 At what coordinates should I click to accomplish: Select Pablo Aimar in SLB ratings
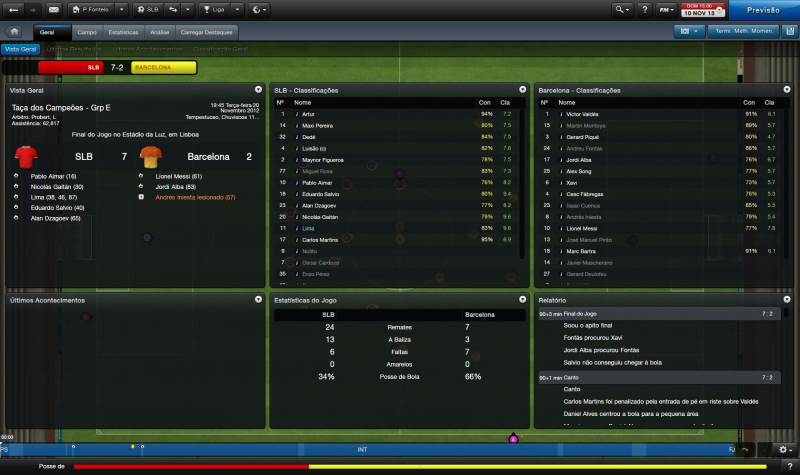tap(316, 182)
